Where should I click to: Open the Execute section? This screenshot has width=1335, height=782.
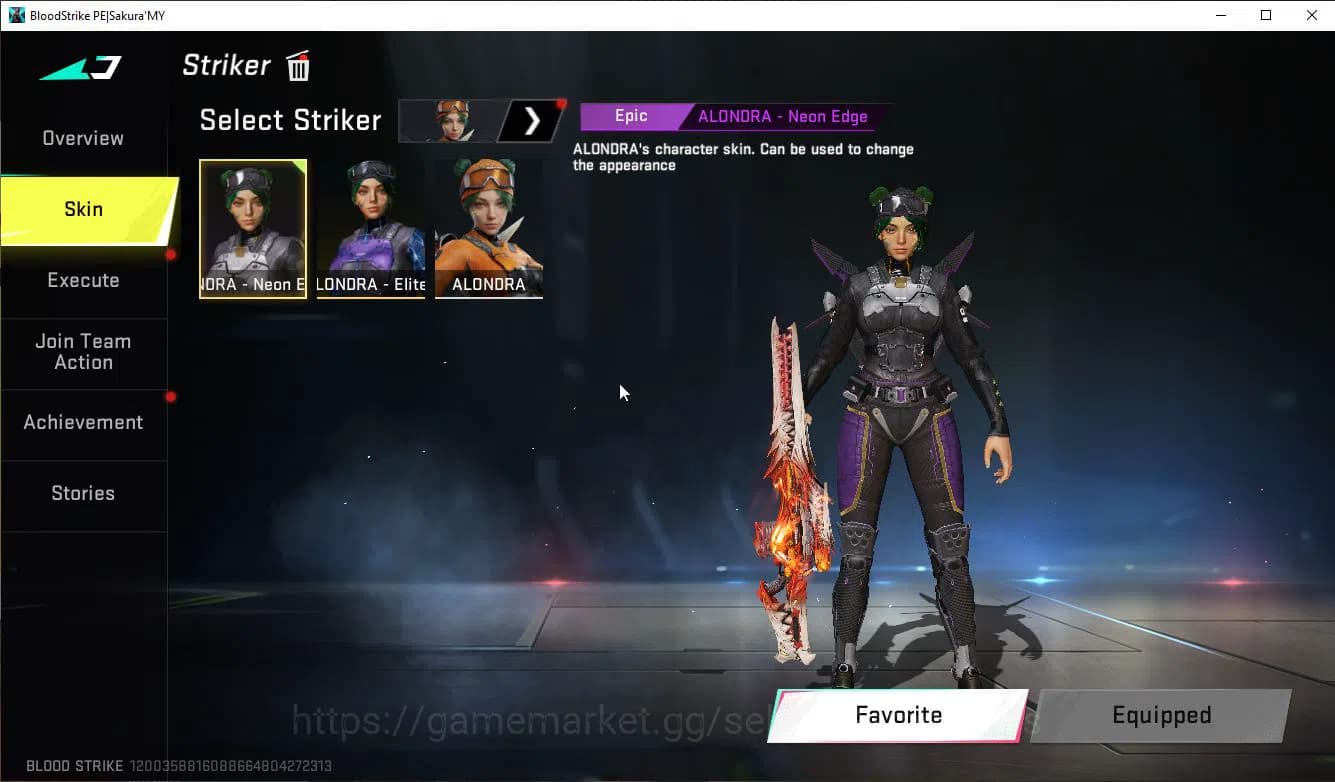pos(83,280)
